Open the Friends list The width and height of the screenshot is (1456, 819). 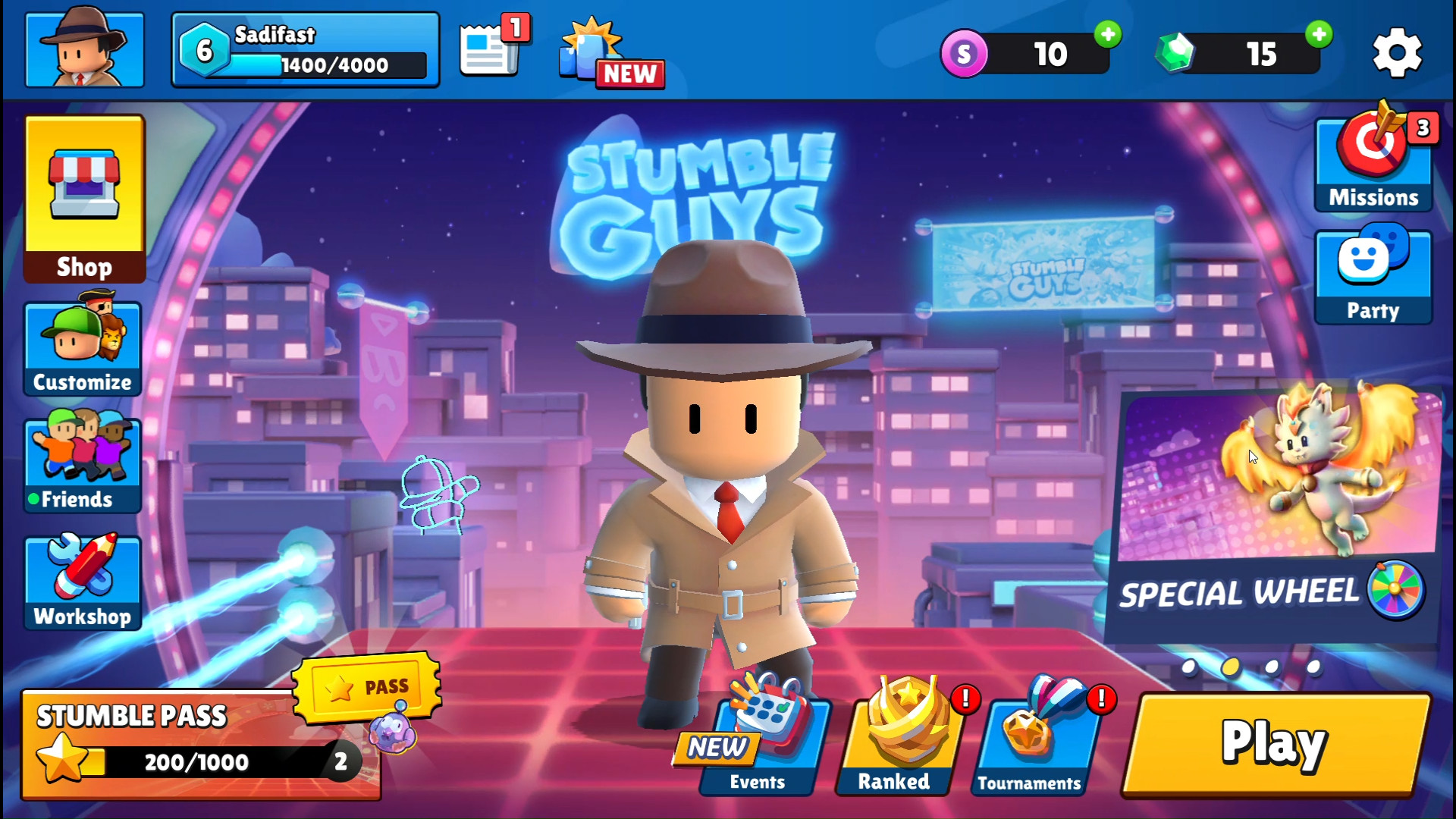pos(83,465)
